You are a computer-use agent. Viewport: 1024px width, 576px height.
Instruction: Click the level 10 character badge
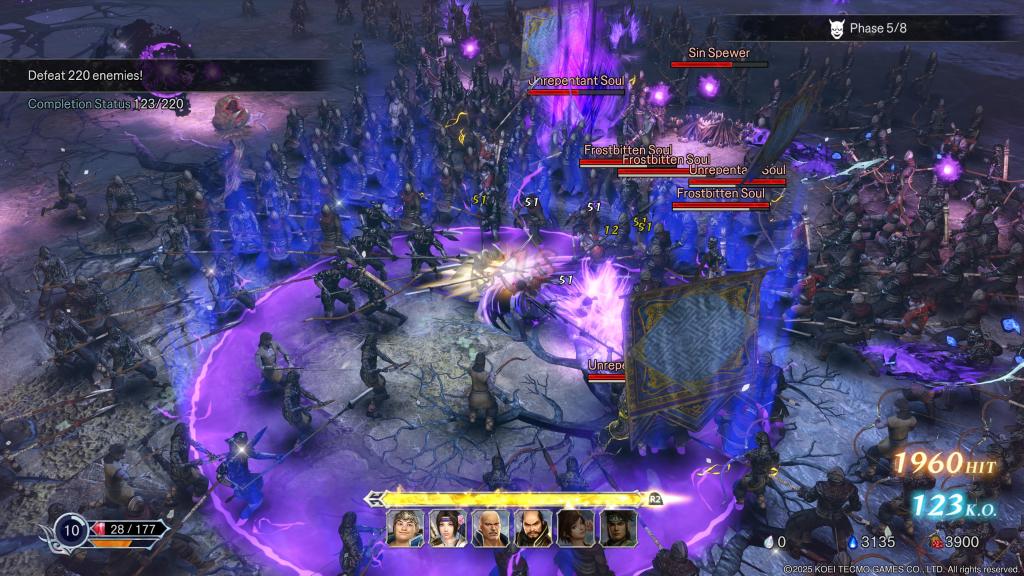[71, 530]
